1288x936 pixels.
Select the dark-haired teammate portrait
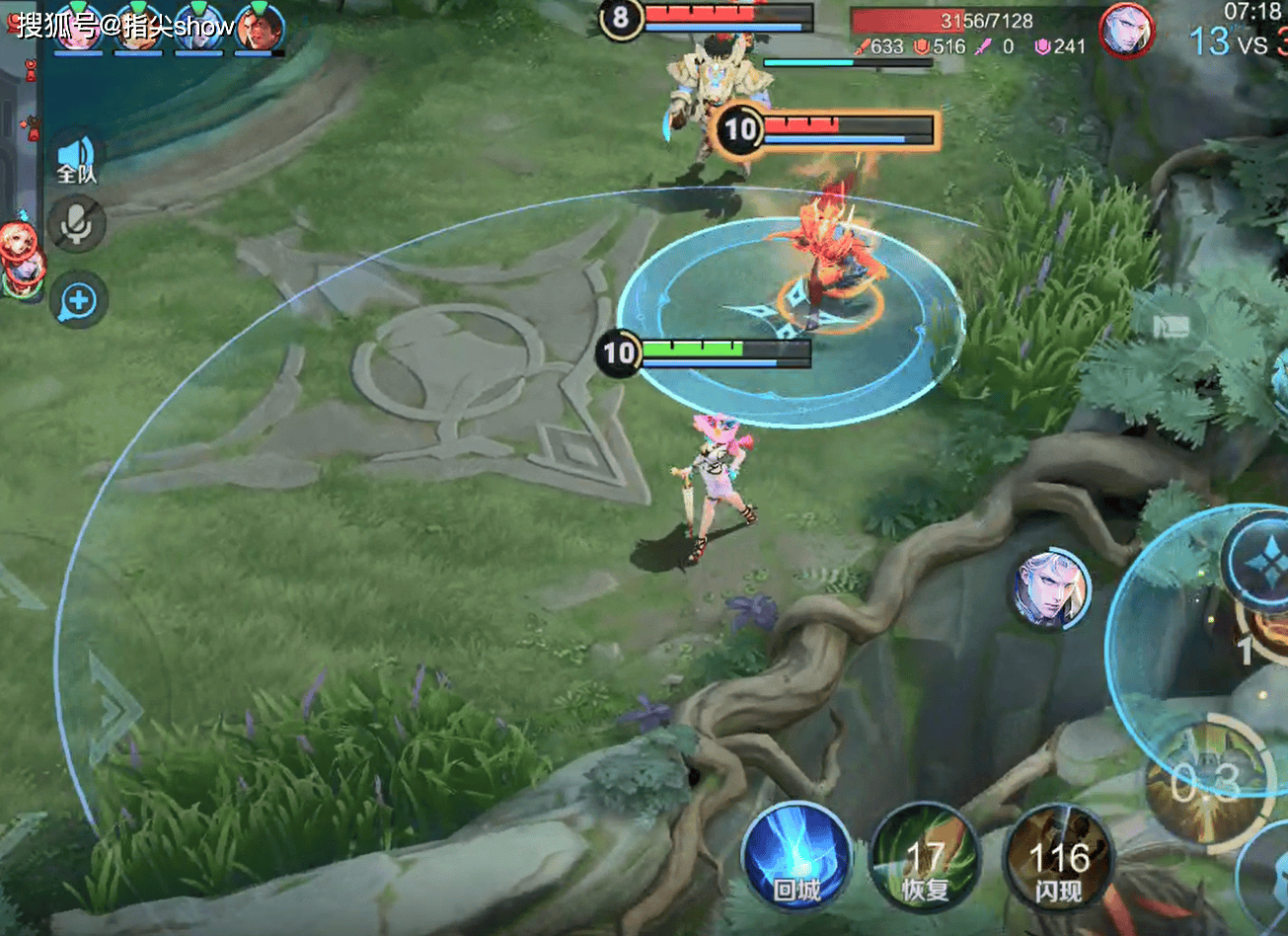click(x=259, y=27)
